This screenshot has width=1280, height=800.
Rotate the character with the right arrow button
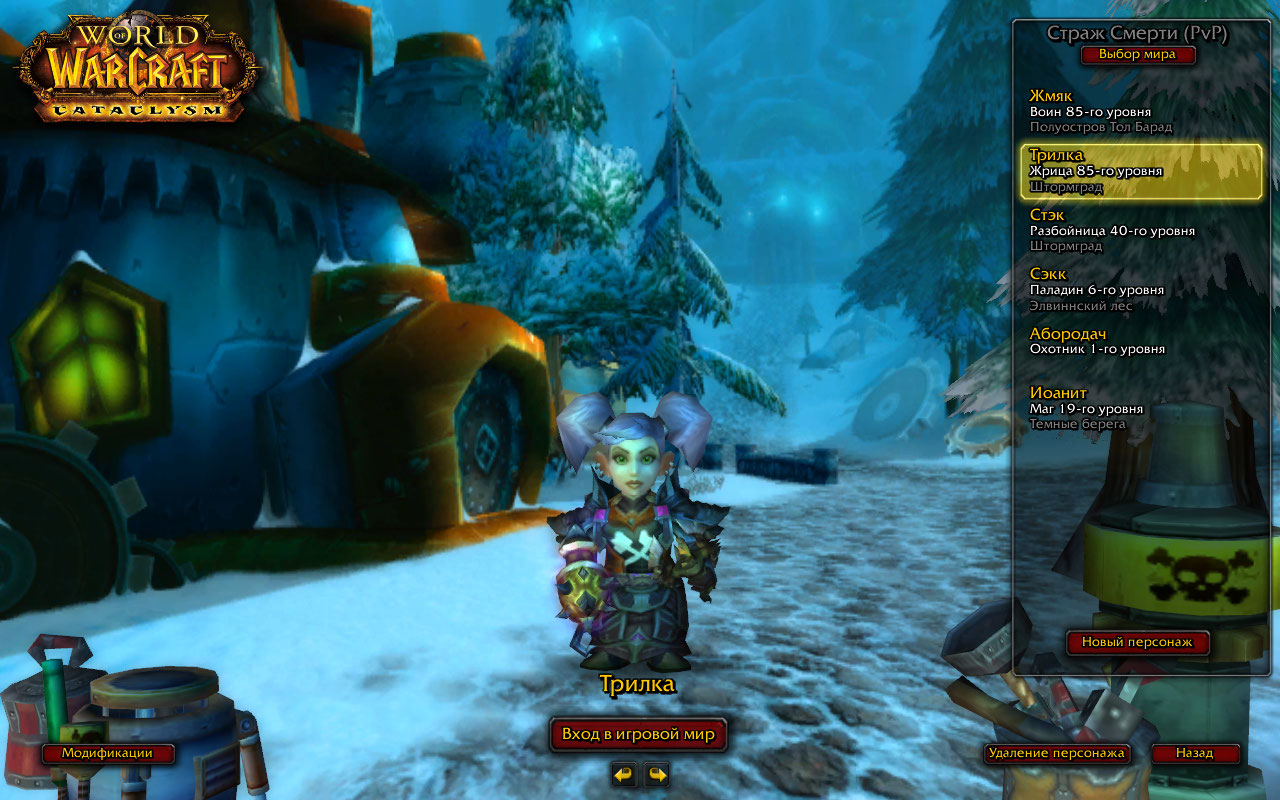pyautogui.click(x=656, y=774)
